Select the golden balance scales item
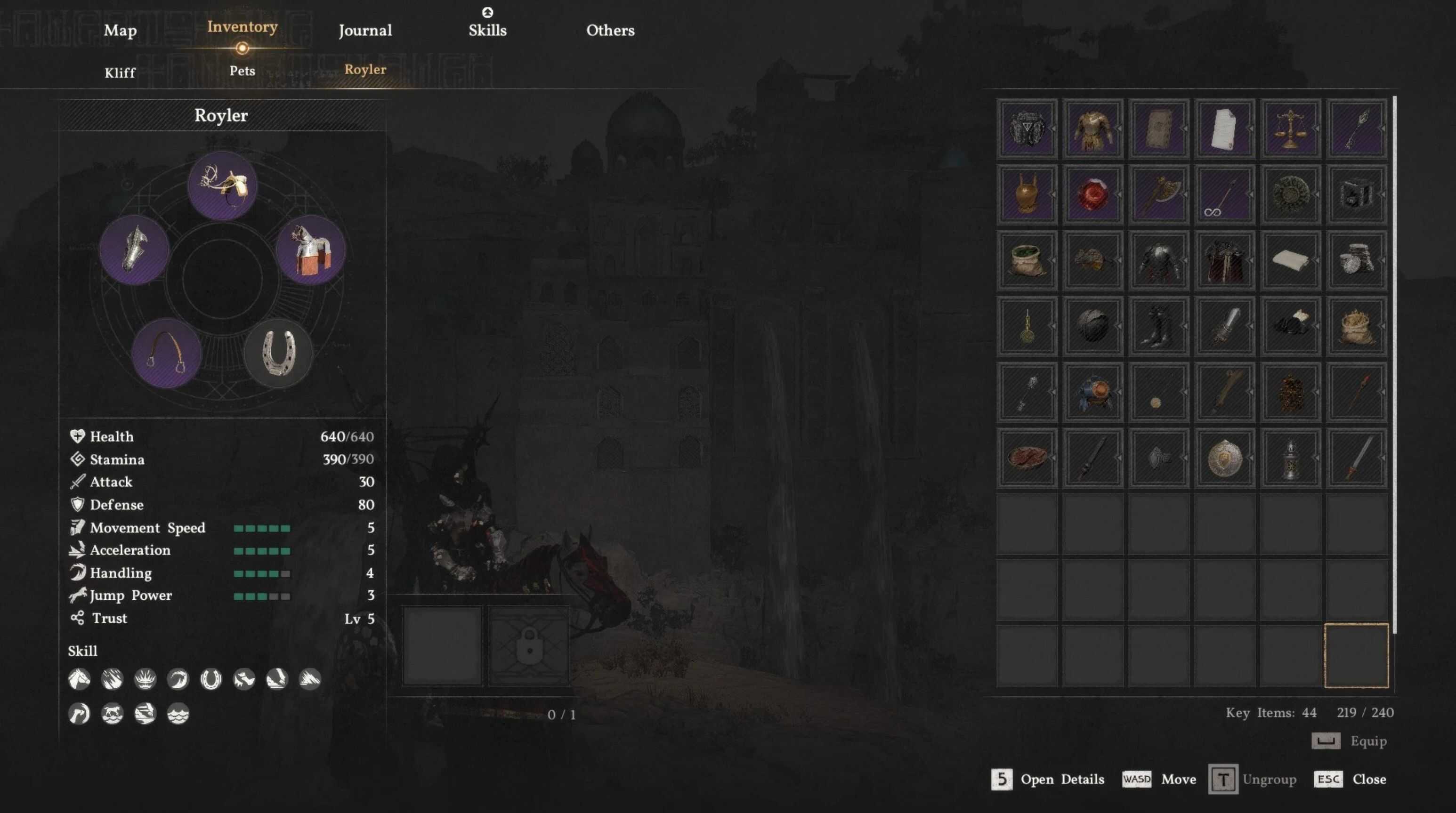 1290,128
